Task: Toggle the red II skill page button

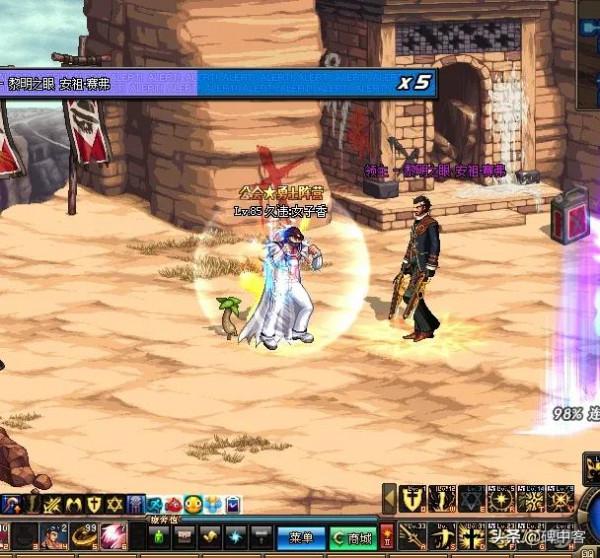Action: (x=387, y=536)
